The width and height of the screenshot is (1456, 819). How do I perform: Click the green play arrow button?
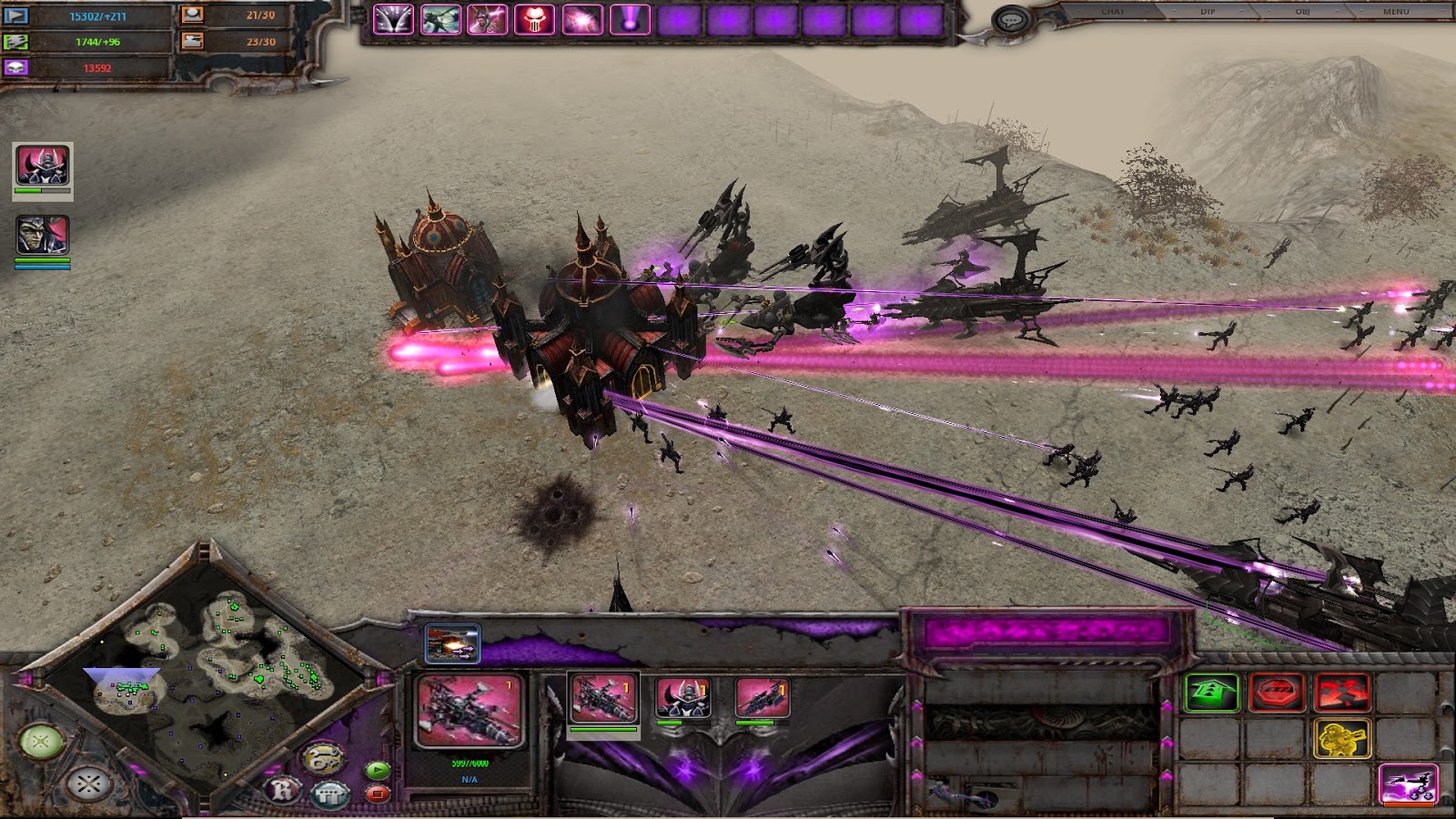click(x=378, y=770)
